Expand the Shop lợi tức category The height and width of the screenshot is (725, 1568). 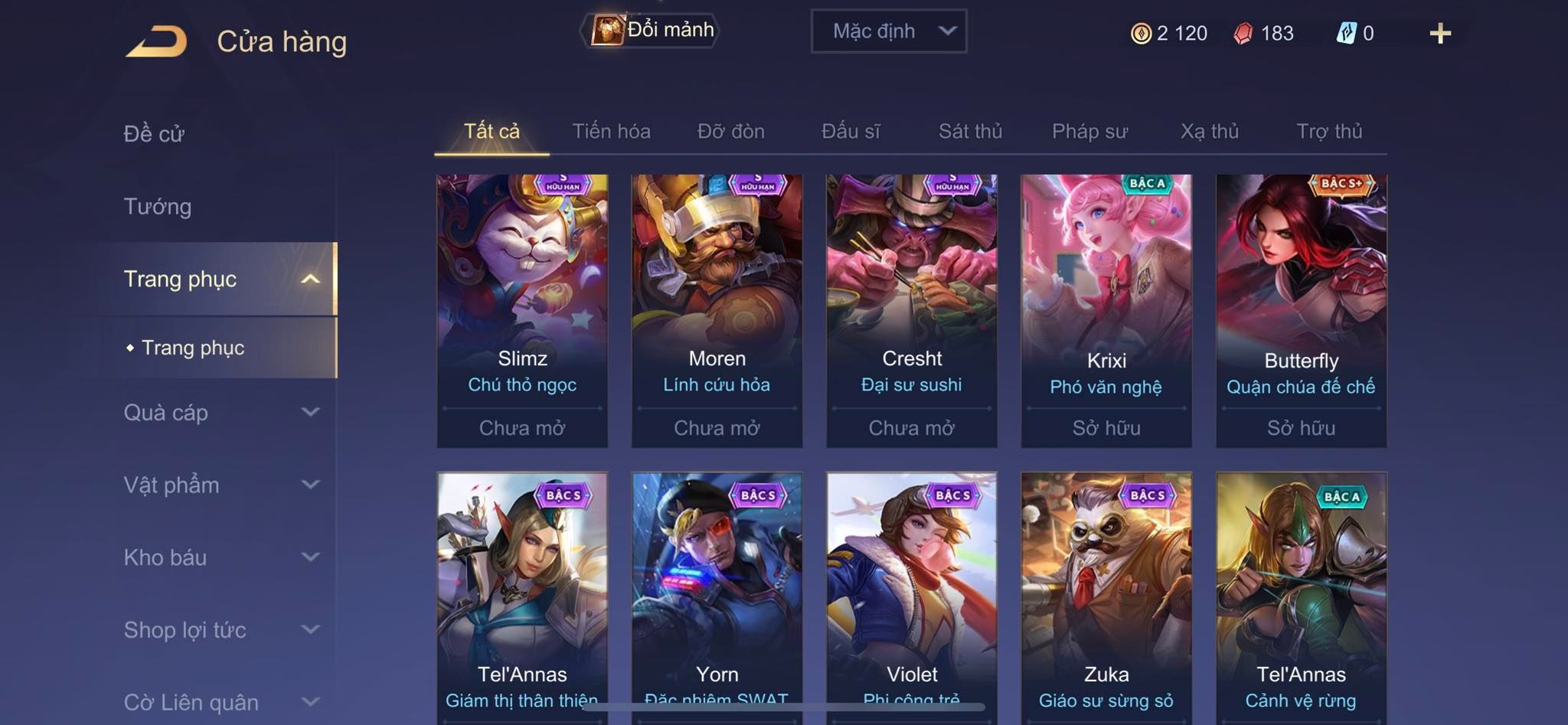[220, 630]
